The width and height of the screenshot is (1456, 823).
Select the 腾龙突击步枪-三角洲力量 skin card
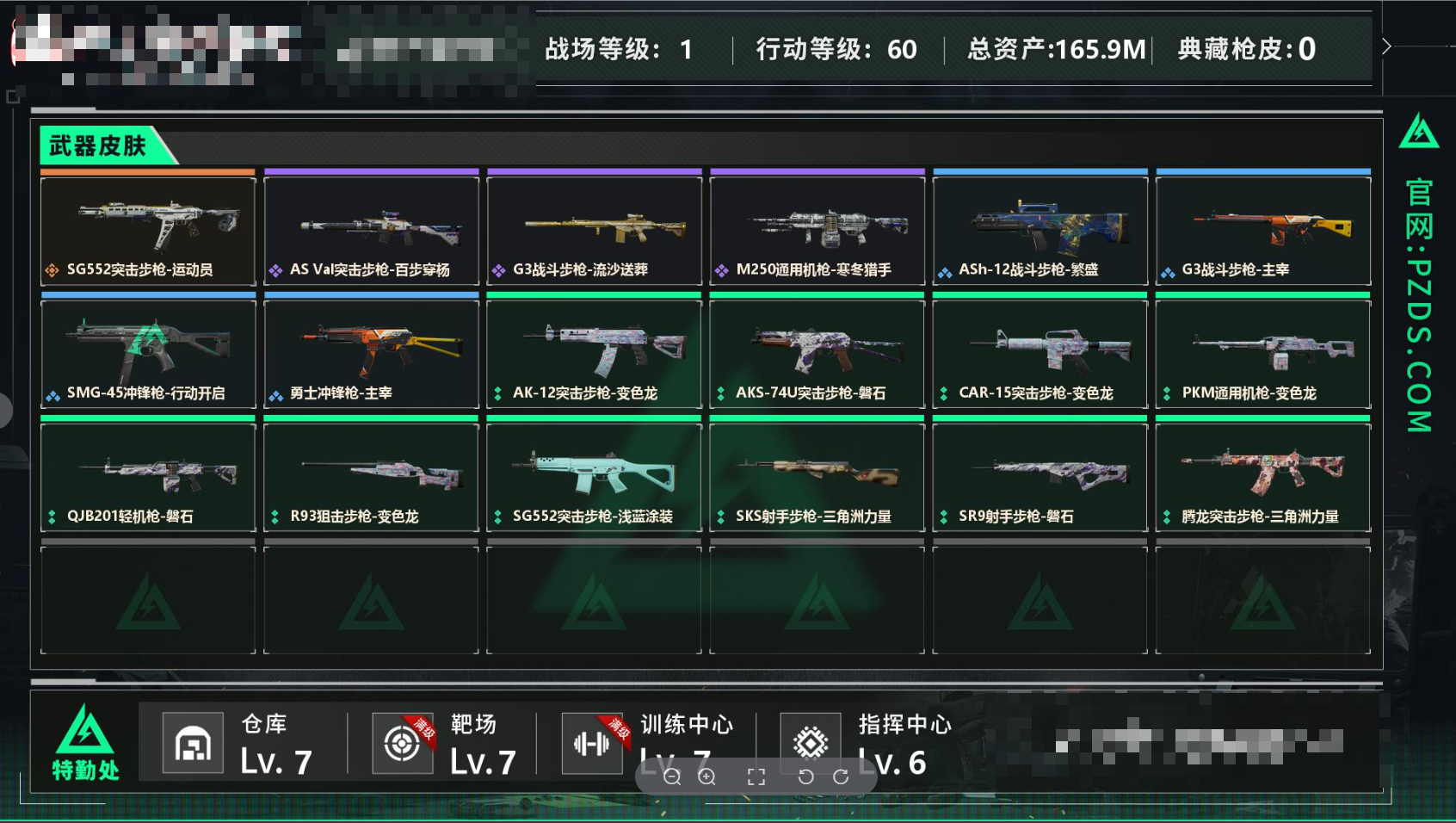pyautogui.click(x=1262, y=473)
